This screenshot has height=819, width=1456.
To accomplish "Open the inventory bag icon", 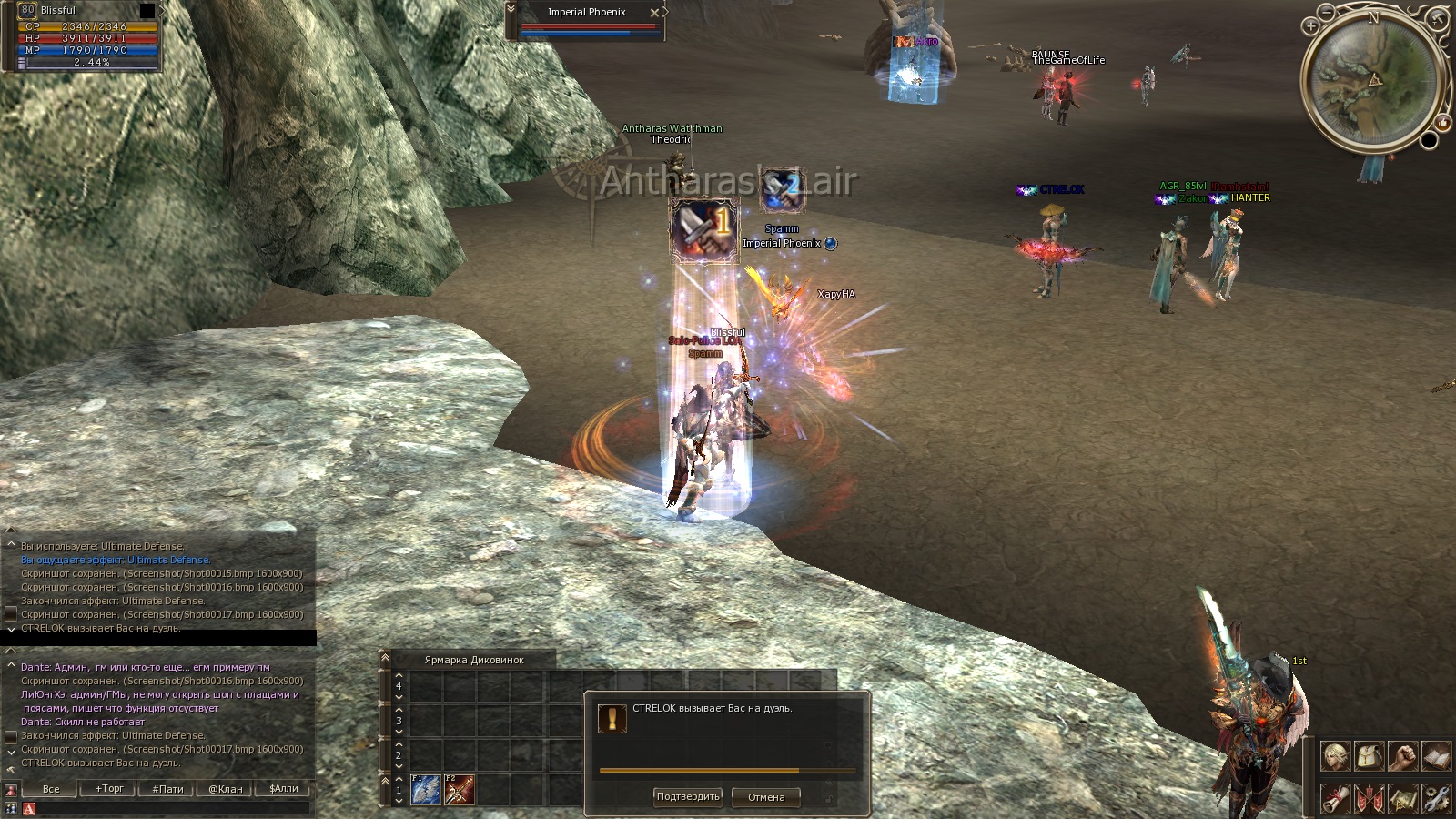I will [x=1370, y=755].
